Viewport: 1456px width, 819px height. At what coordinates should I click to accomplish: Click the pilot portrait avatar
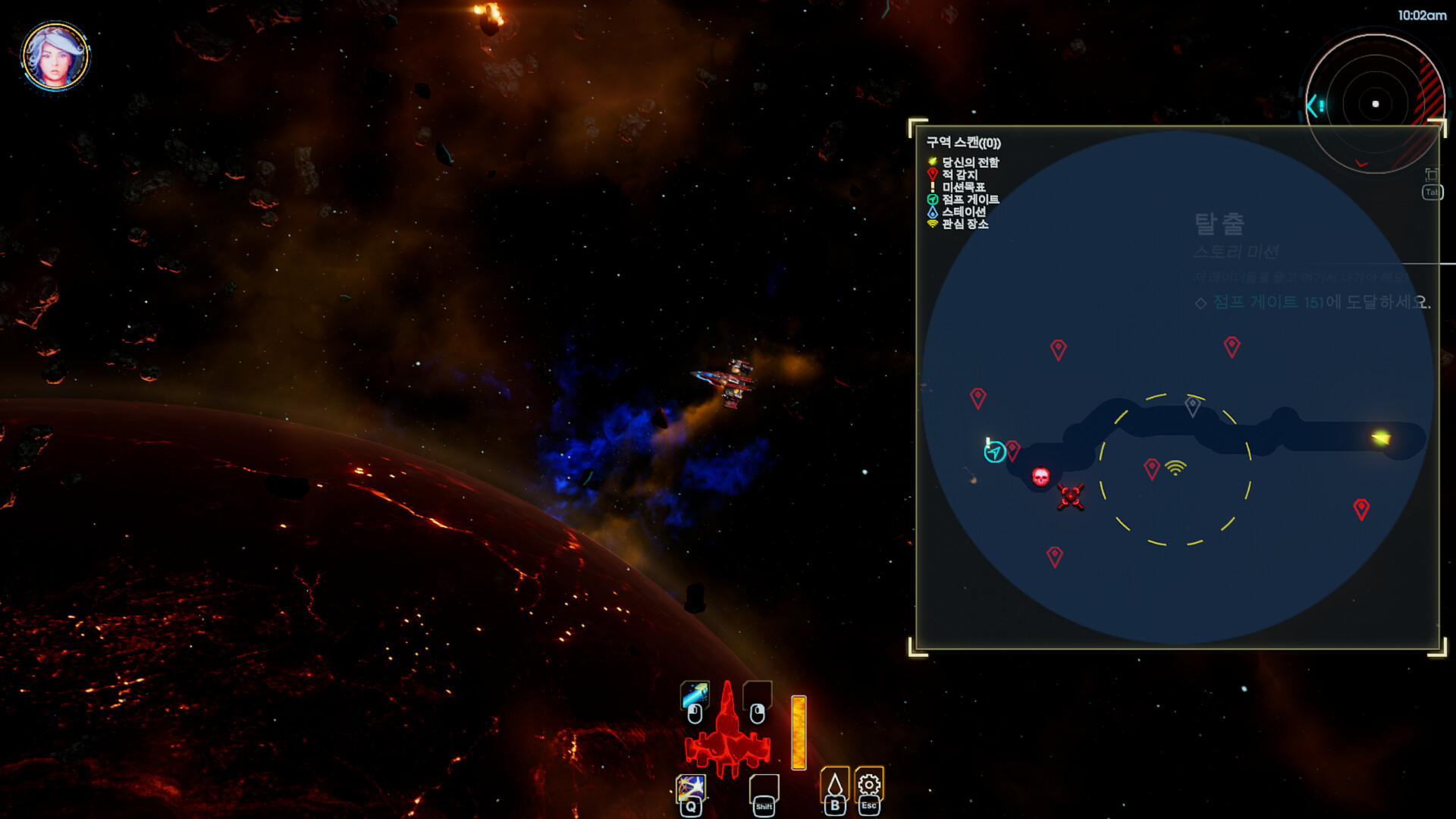pos(55,56)
